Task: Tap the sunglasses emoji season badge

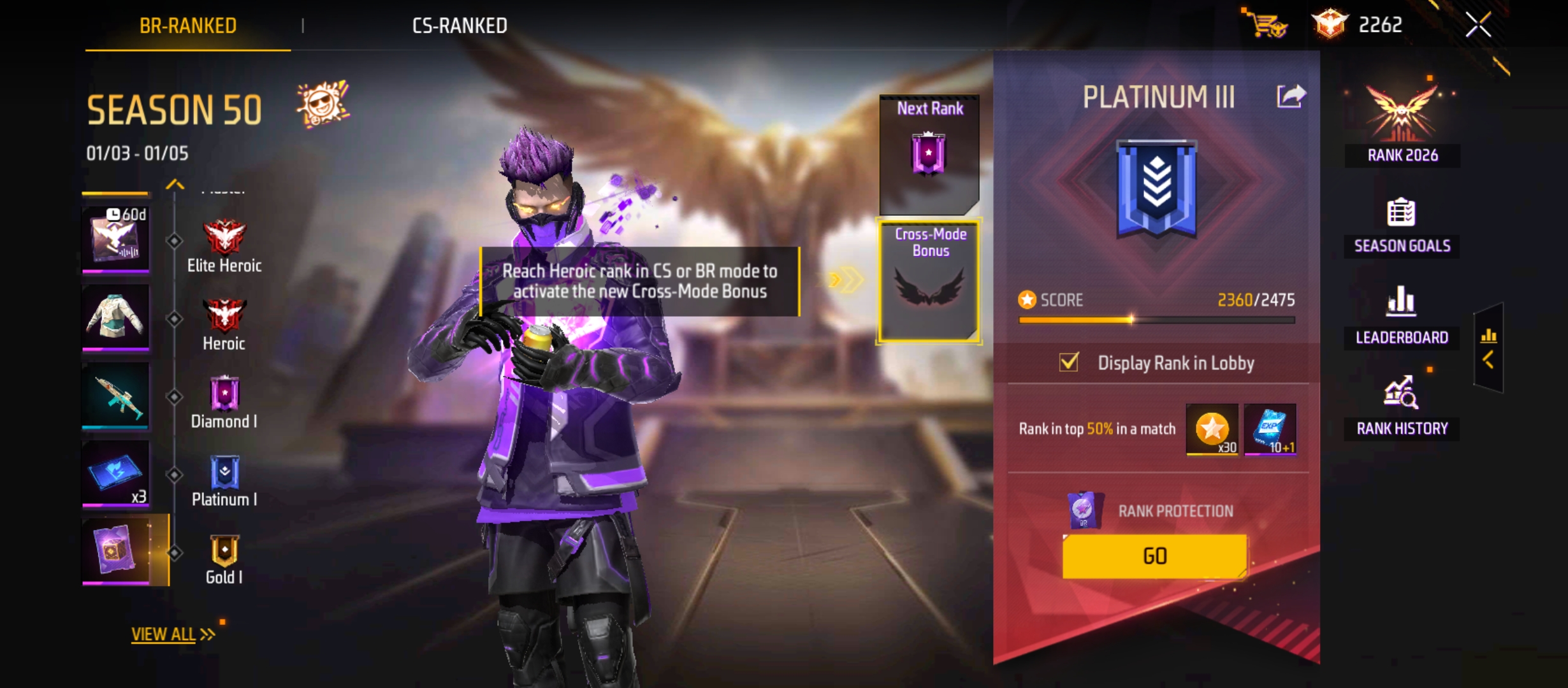Action: [x=322, y=104]
